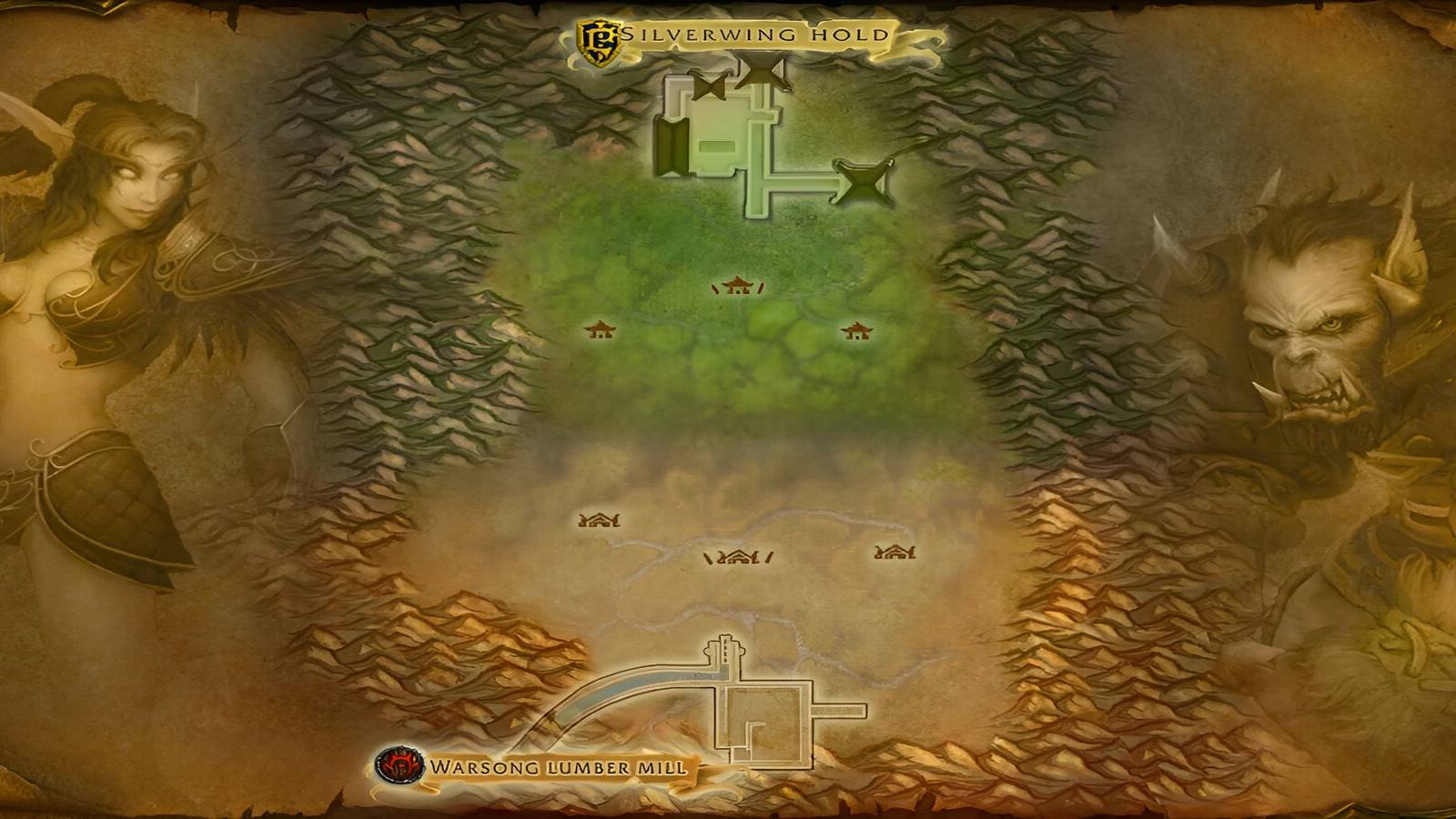Select the Horde base ramp above the mill

click(x=724, y=648)
